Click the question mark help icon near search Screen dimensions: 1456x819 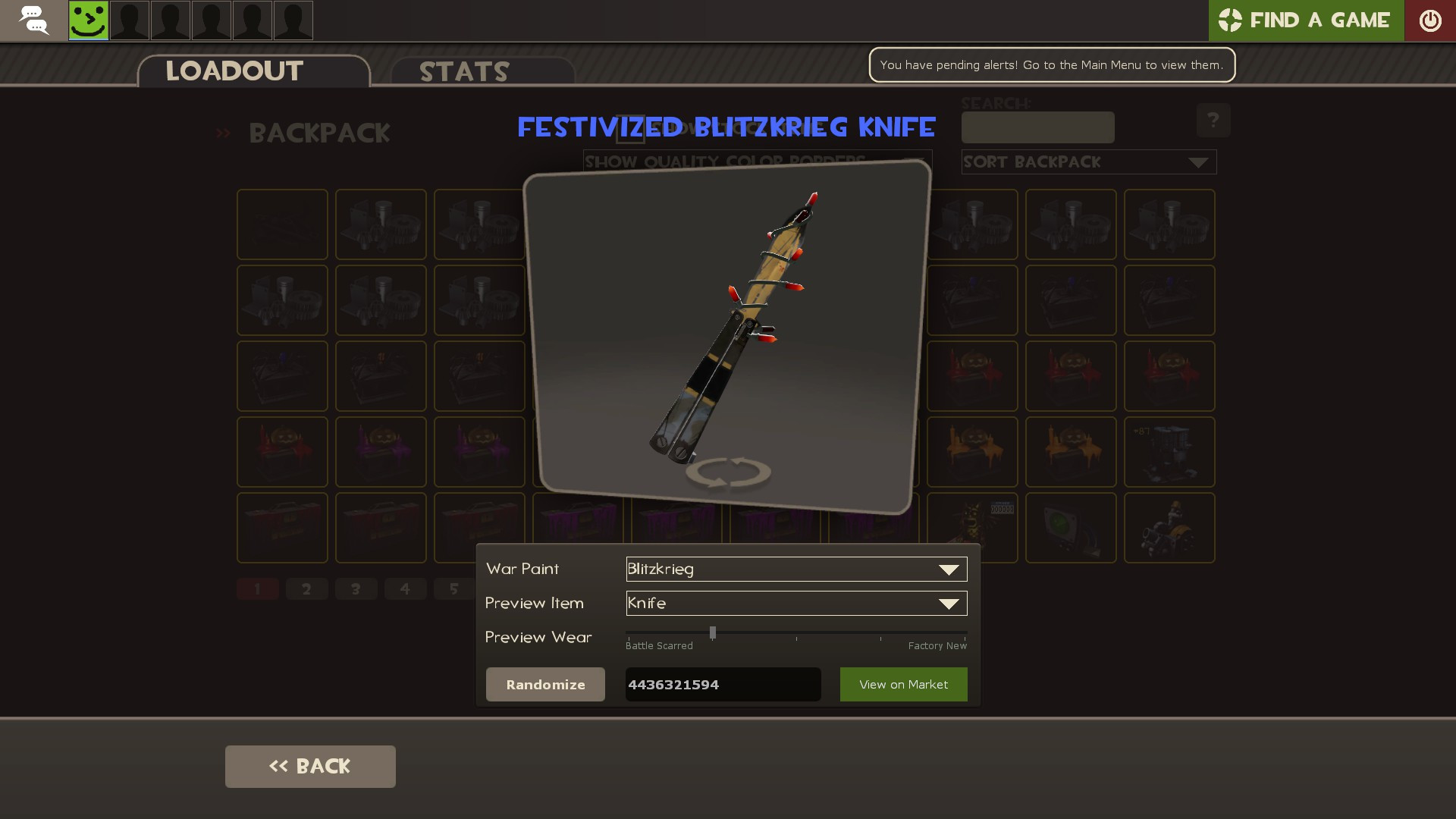[1214, 120]
